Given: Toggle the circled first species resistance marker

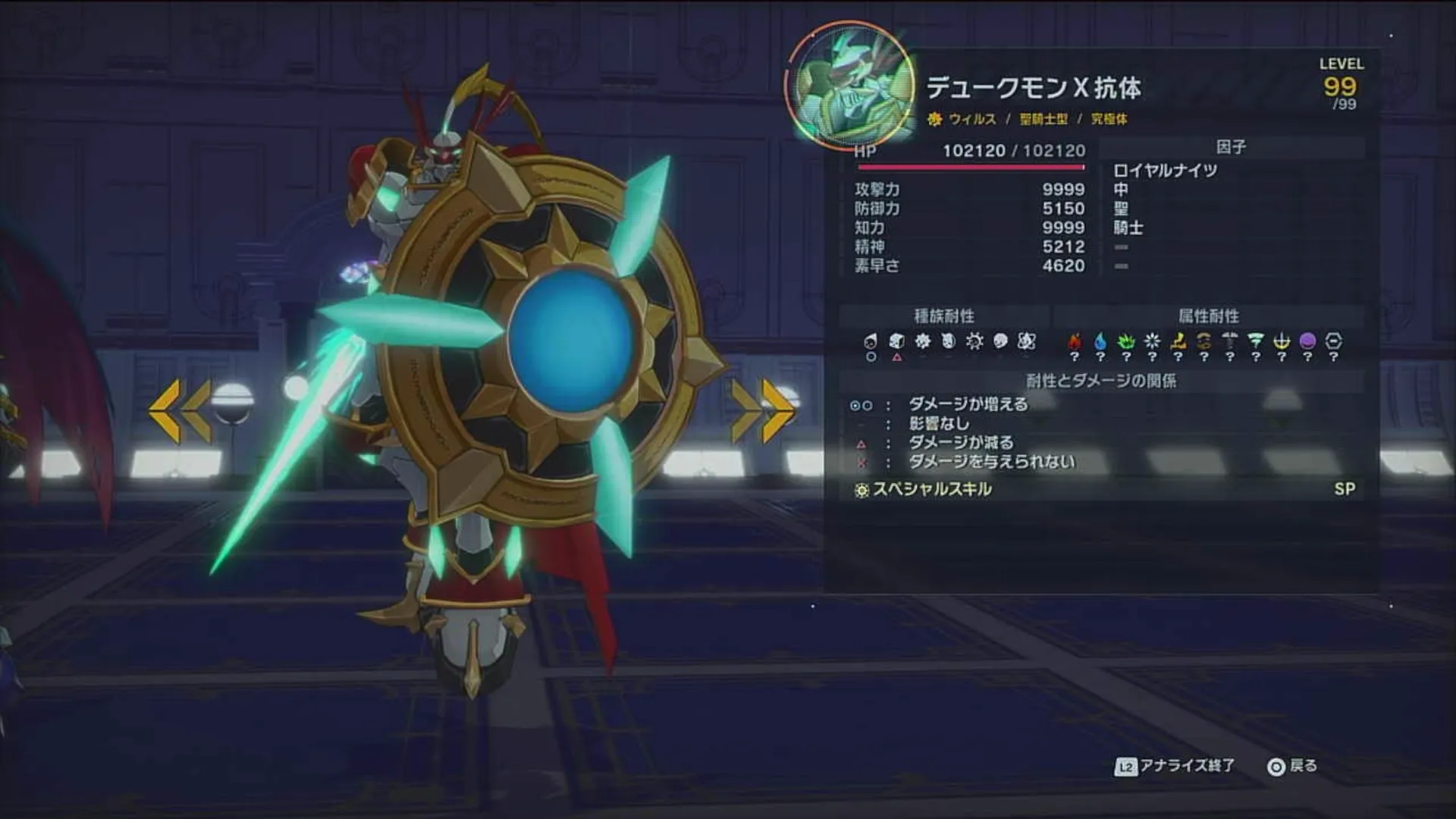Looking at the screenshot, I should pyautogui.click(x=868, y=356).
